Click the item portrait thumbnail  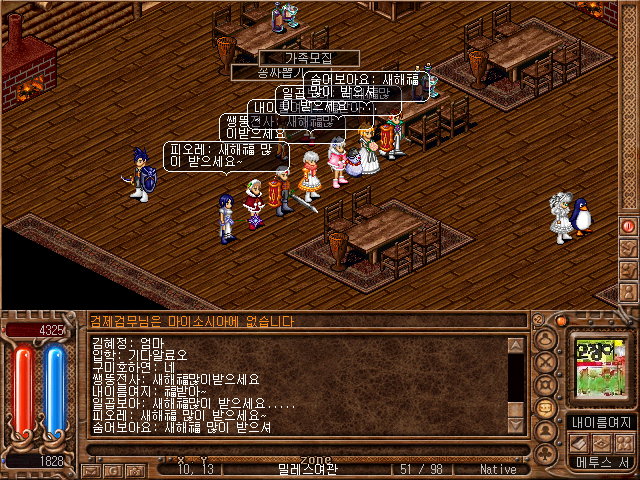point(601,366)
